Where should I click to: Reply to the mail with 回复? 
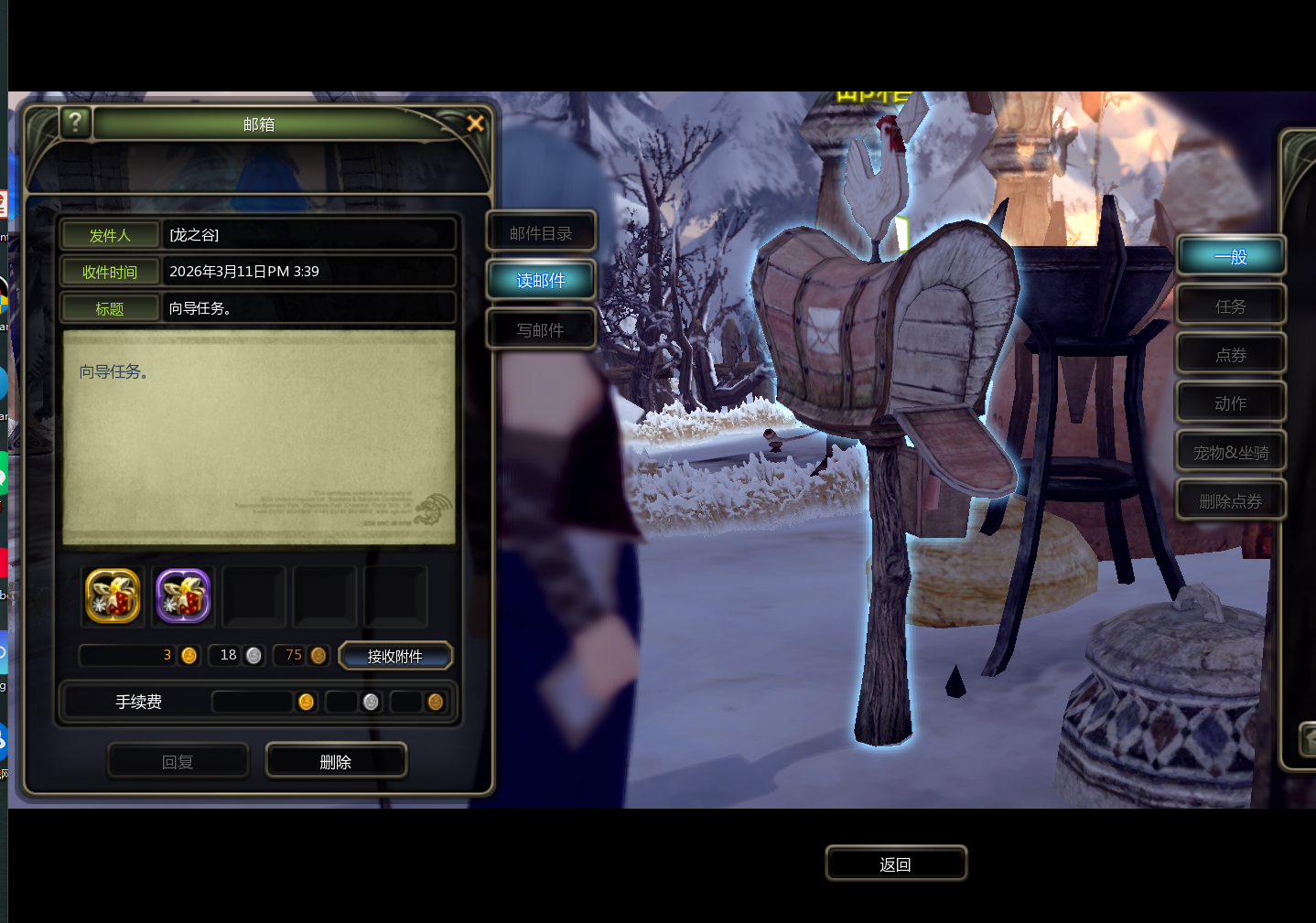click(178, 761)
